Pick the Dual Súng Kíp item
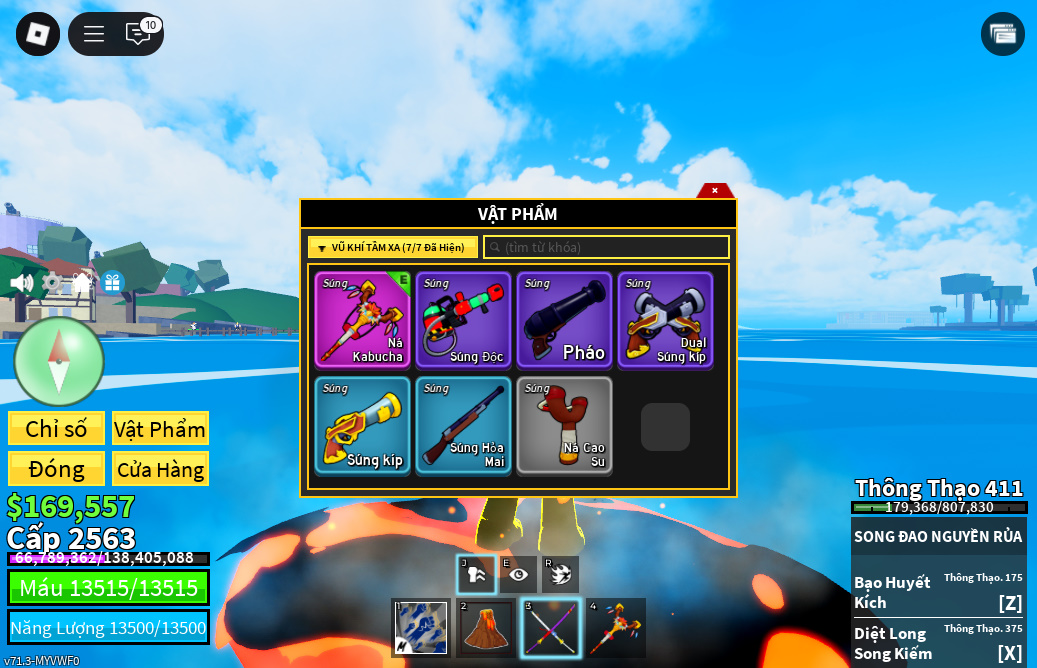Image resolution: width=1037 pixels, height=668 pixels. pos(665,320)
